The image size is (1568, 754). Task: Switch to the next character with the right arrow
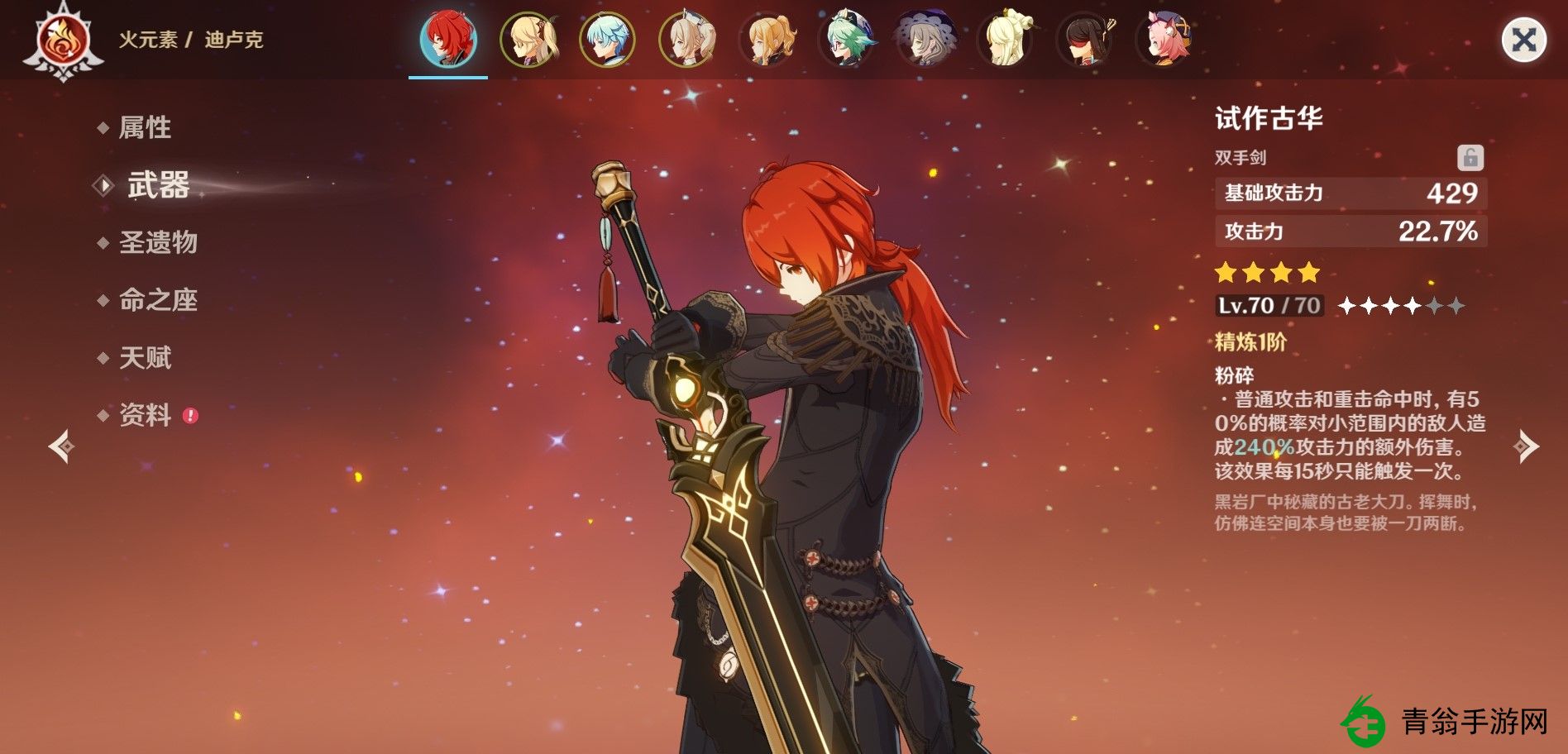coord(1526,446)
